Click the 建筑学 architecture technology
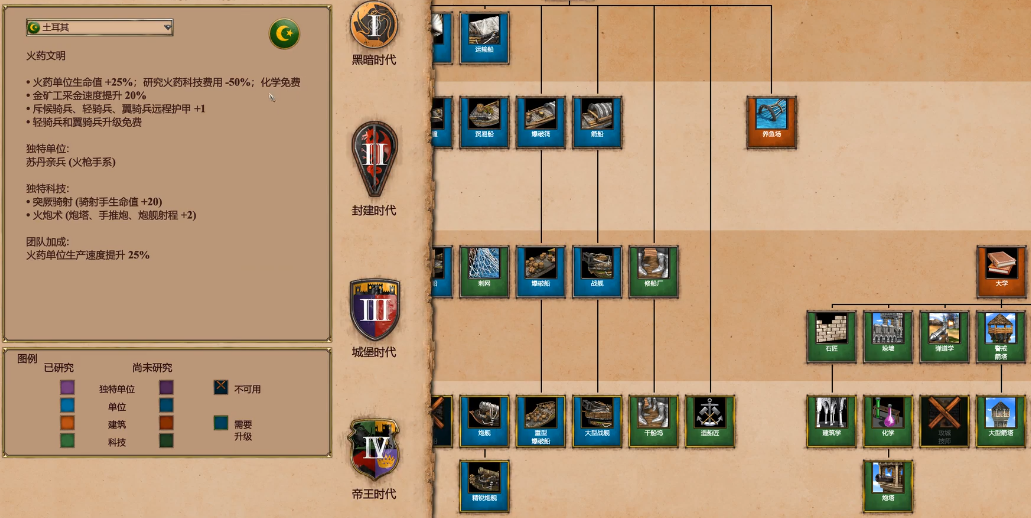Viewport: 1031px width, 518px height. (832, 420)
